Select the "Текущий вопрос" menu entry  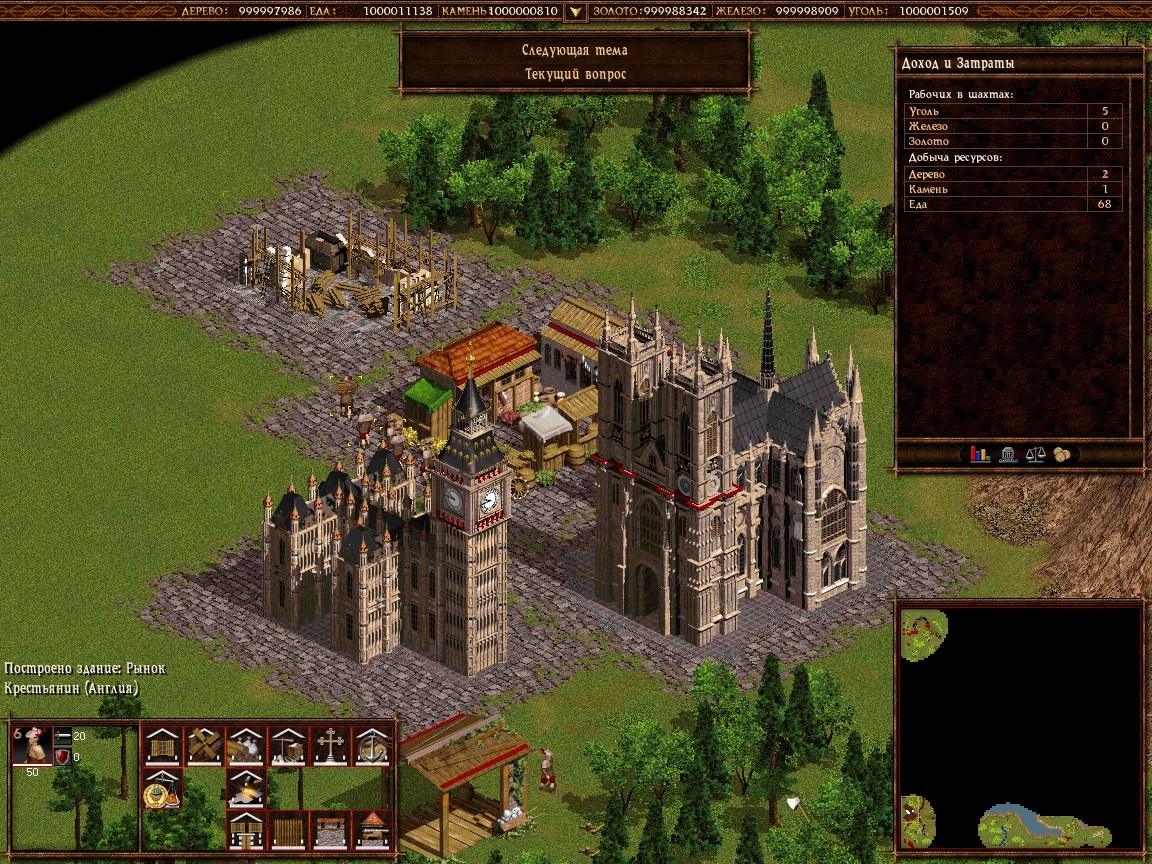click(575, 74)
